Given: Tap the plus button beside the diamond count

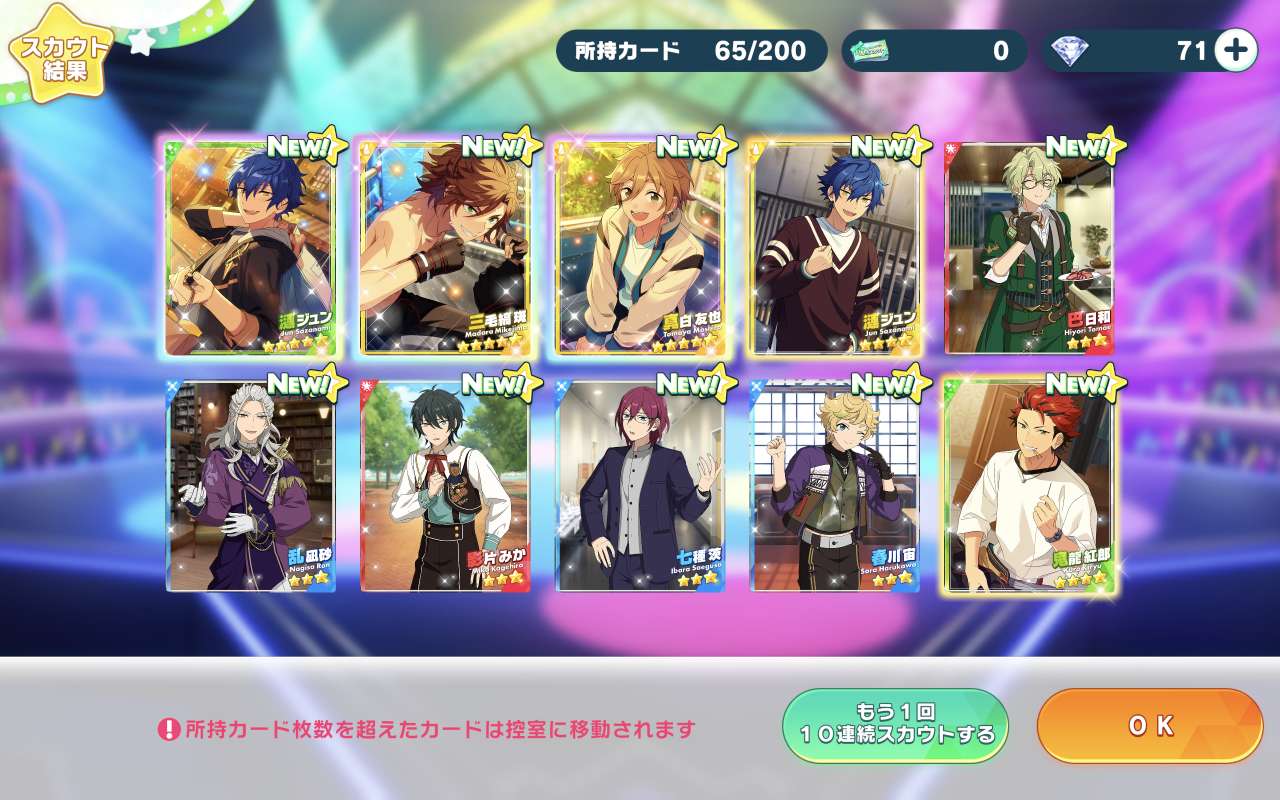Looking at the screenshot, I should 1236,51.
